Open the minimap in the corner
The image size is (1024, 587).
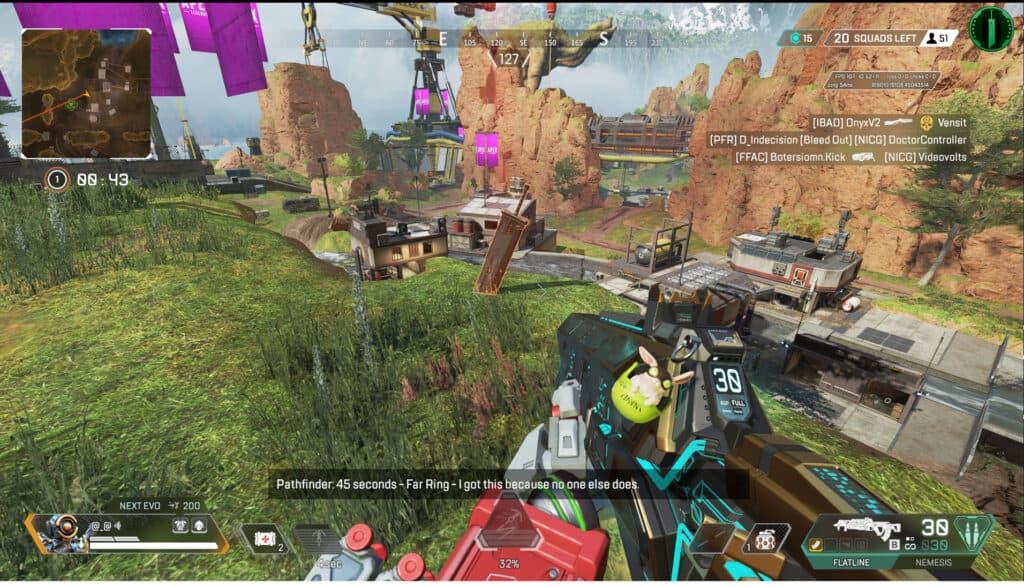click(86, 93)
